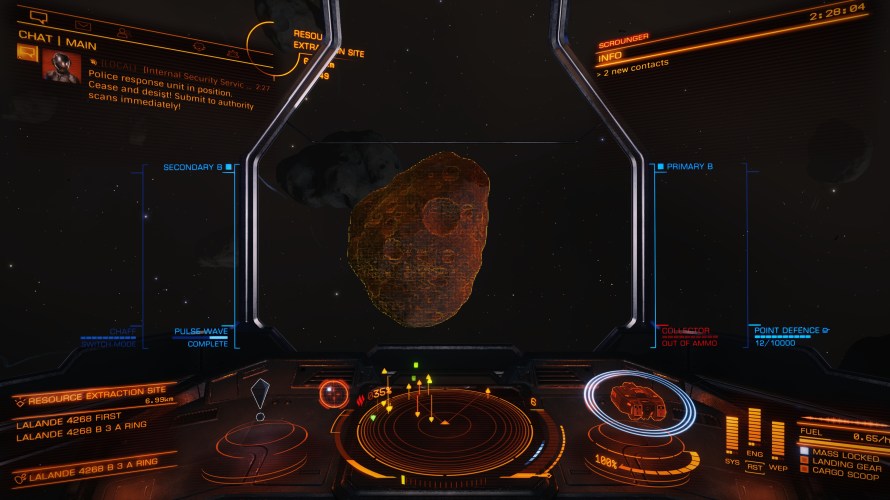Select the Point Defence module entry

(x=786, y=331)
